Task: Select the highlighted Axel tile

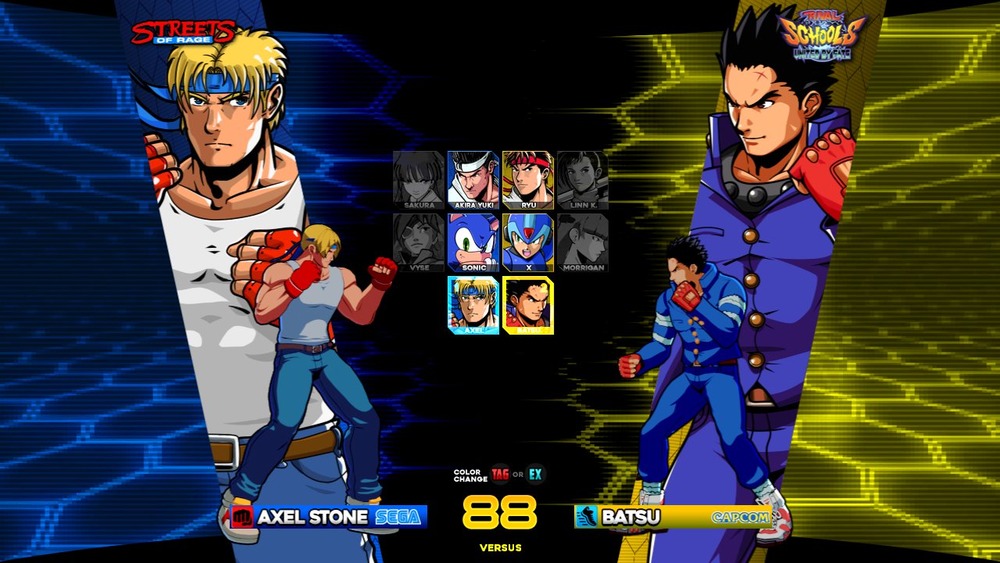Action: (x=473, y=304)
